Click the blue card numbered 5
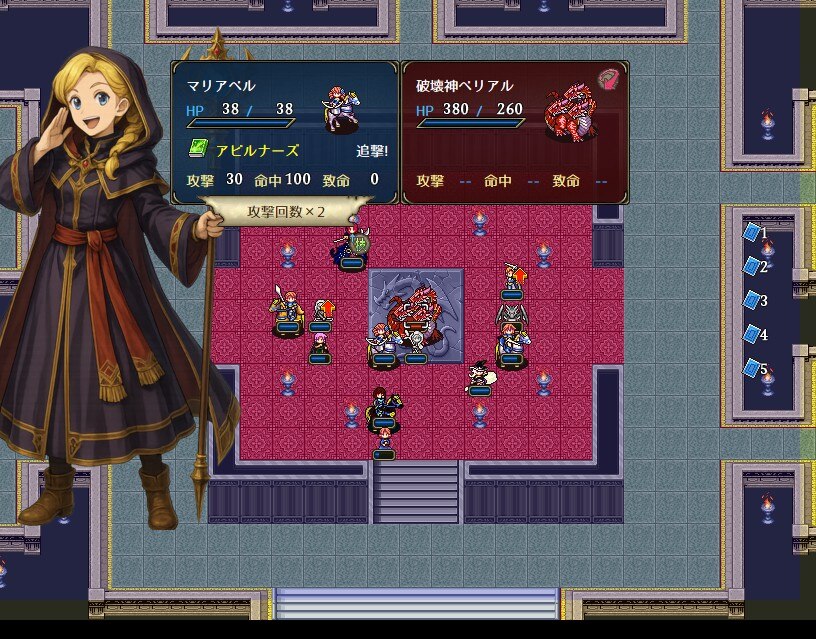Viewport: 816px width, 639px height. [x=752, y=368]
